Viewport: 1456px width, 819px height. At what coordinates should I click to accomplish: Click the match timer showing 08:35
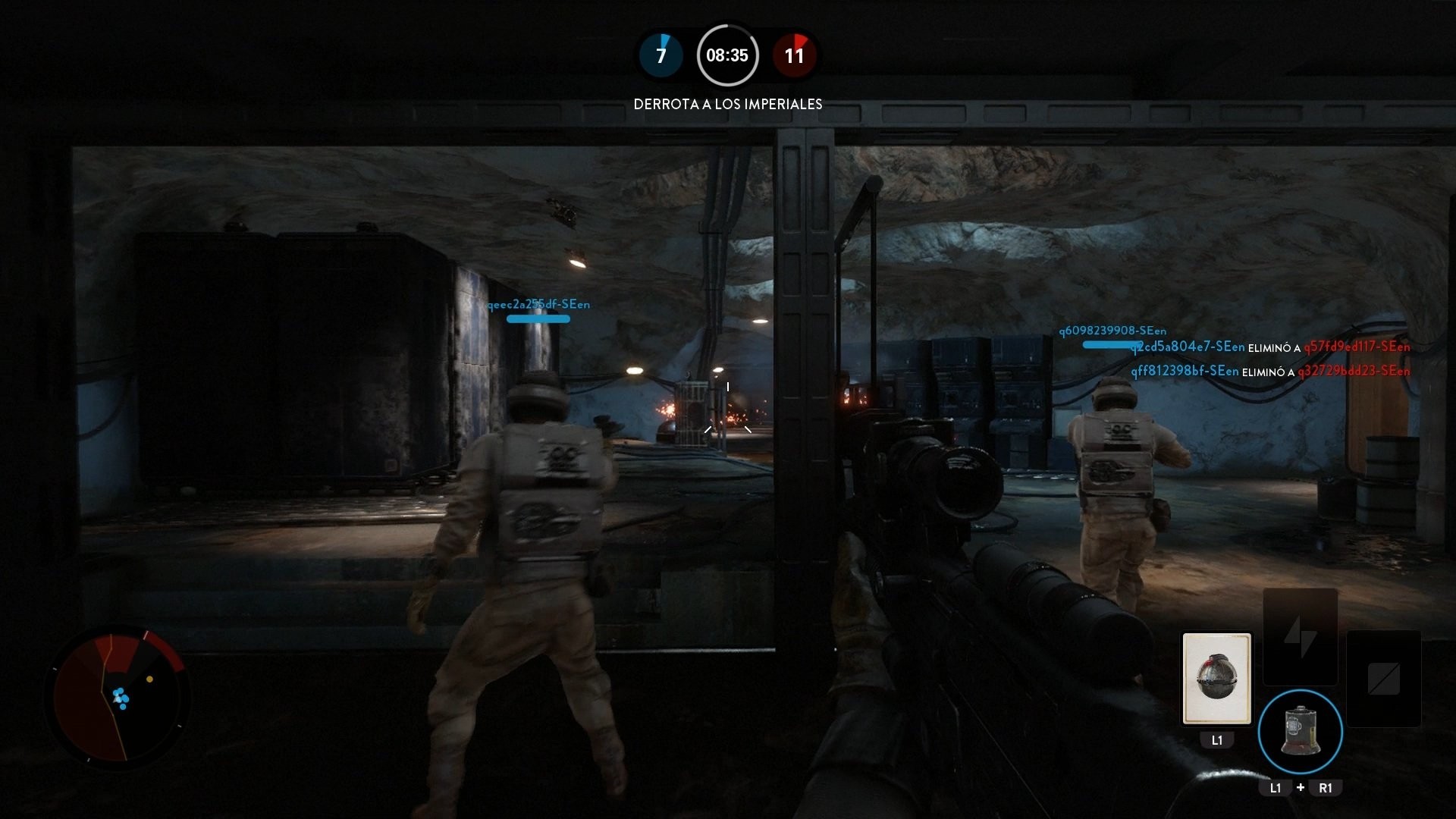pyautogui.click(x=728, y=55)
